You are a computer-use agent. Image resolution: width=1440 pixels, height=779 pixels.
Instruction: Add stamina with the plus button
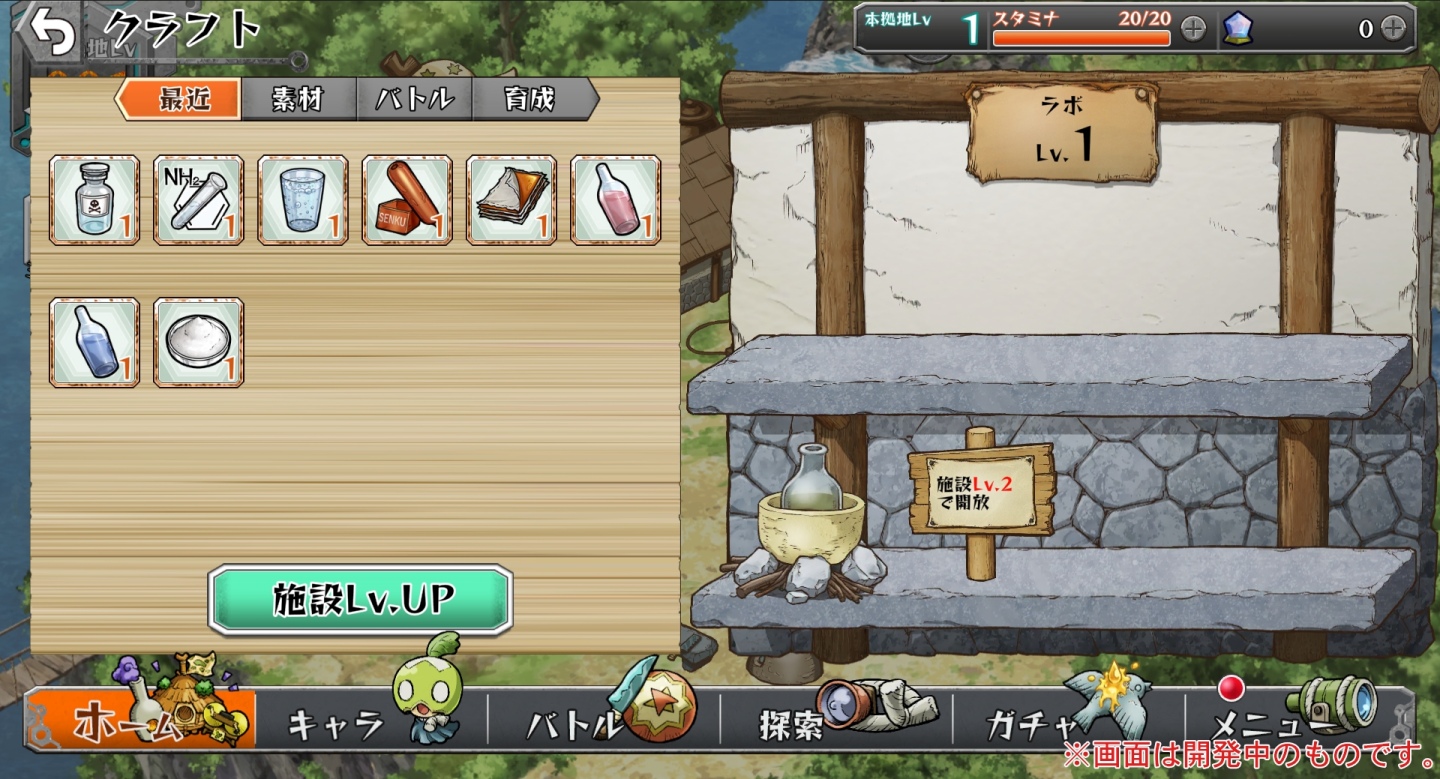click(1193, 29)
